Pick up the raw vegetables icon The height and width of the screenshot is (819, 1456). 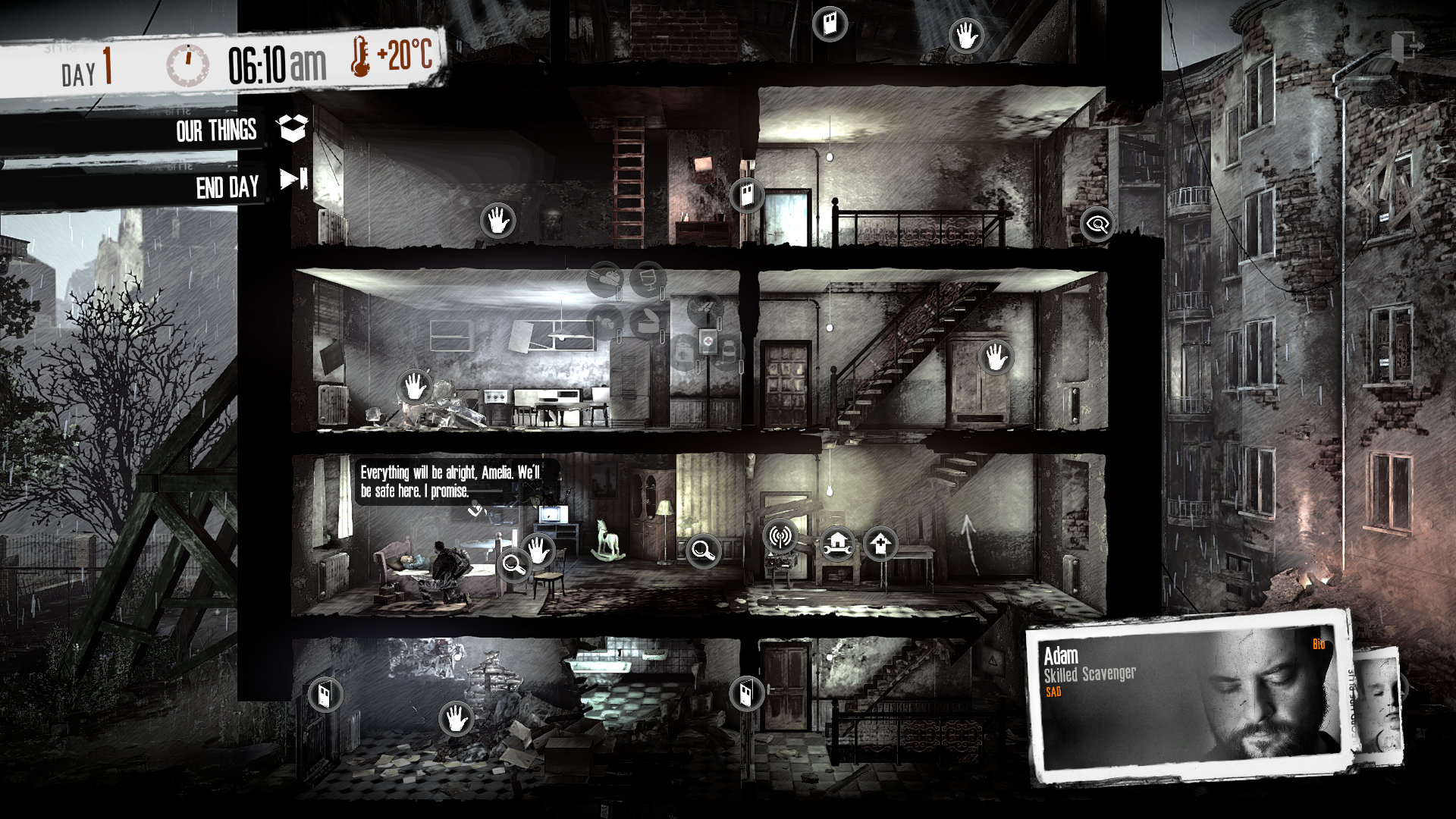[x=605, y=278]
